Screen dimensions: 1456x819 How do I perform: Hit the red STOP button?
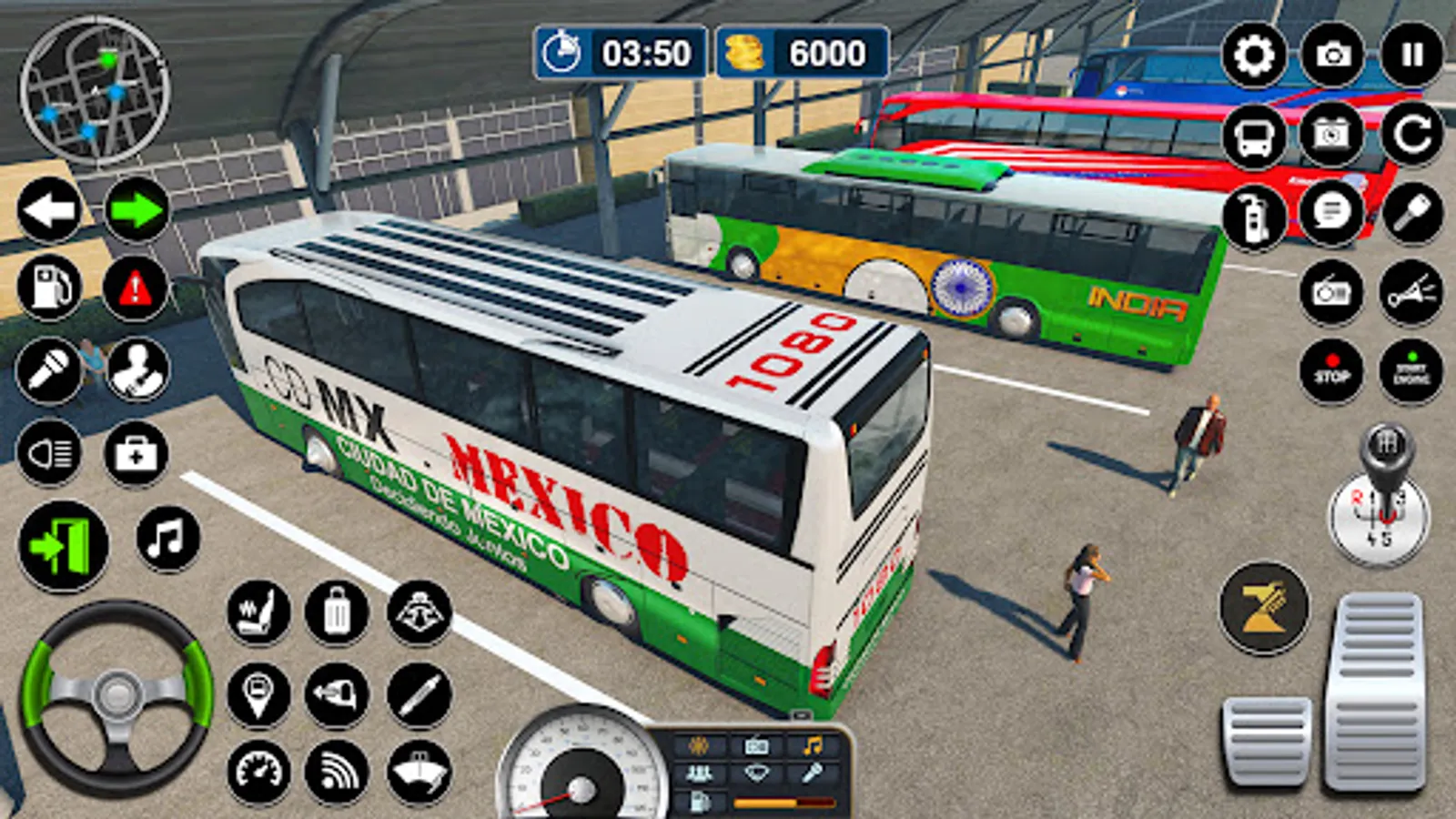pyautogui.click(x=1331, y=371)
